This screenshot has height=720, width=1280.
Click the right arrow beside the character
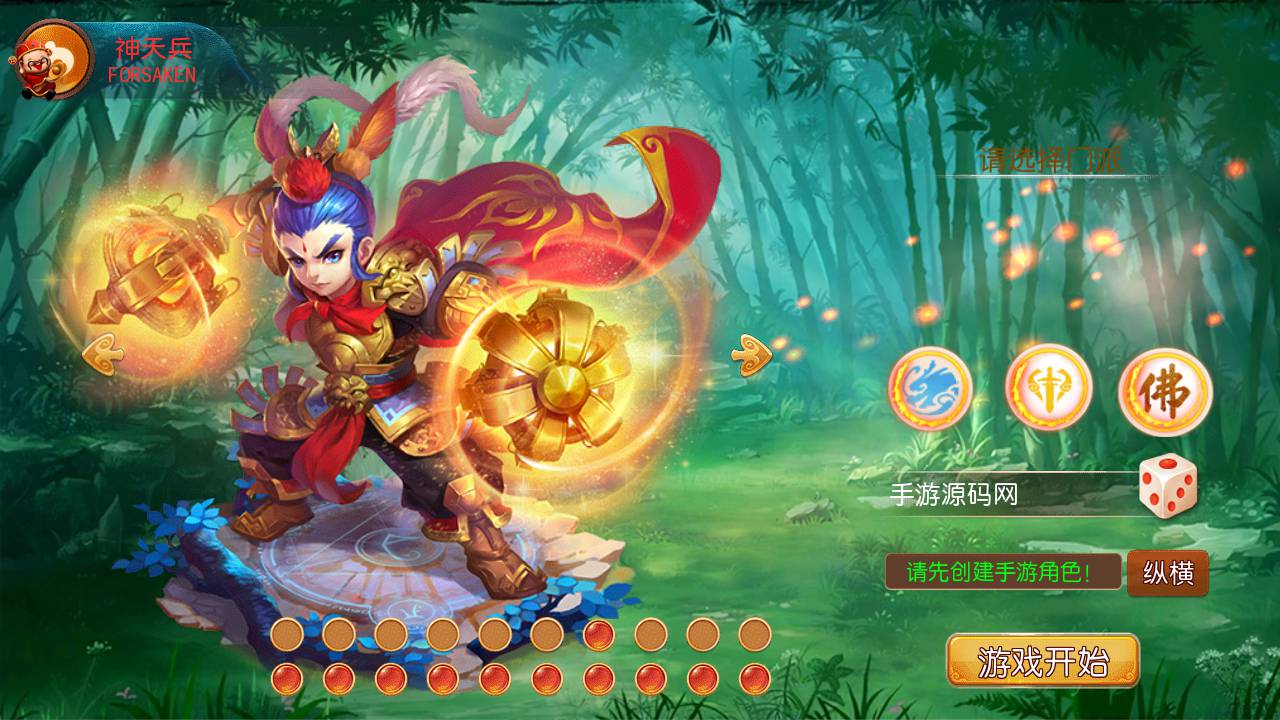point(752,352)
